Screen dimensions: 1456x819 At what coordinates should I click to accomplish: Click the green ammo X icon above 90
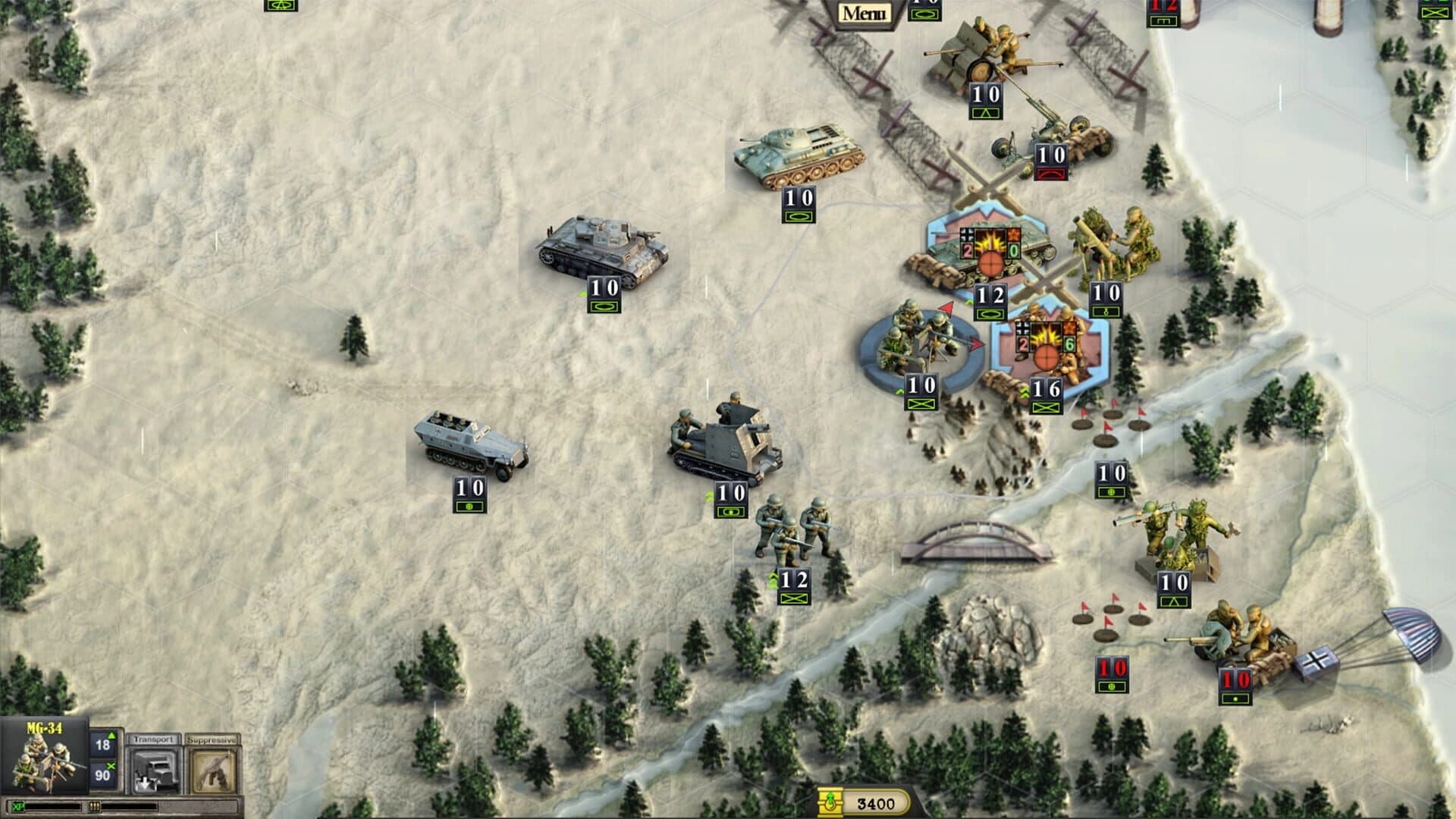112,764
